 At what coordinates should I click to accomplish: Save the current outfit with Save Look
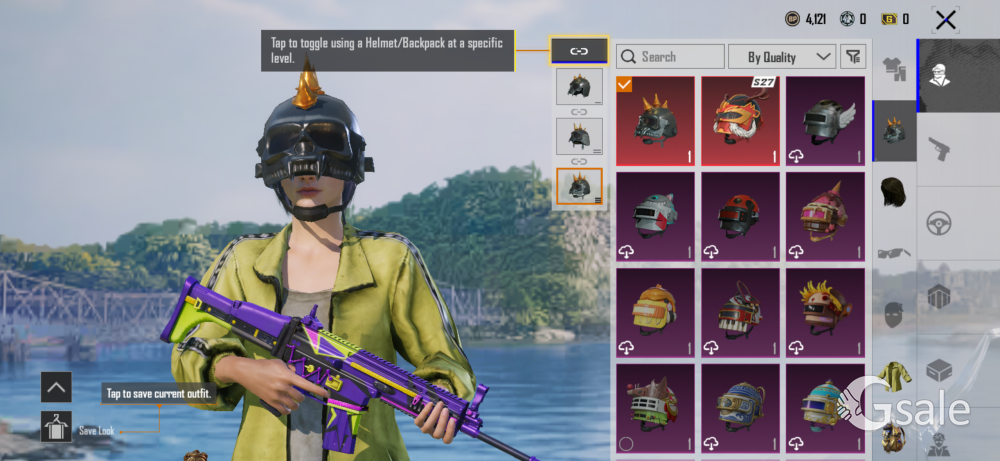(56, 428)
